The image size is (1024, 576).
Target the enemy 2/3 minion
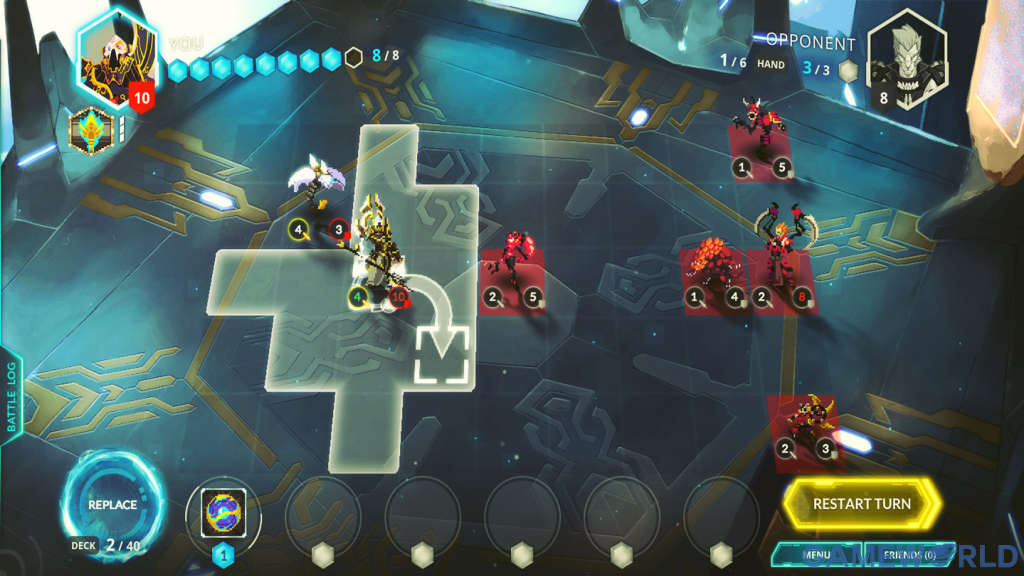coord(803,425)
